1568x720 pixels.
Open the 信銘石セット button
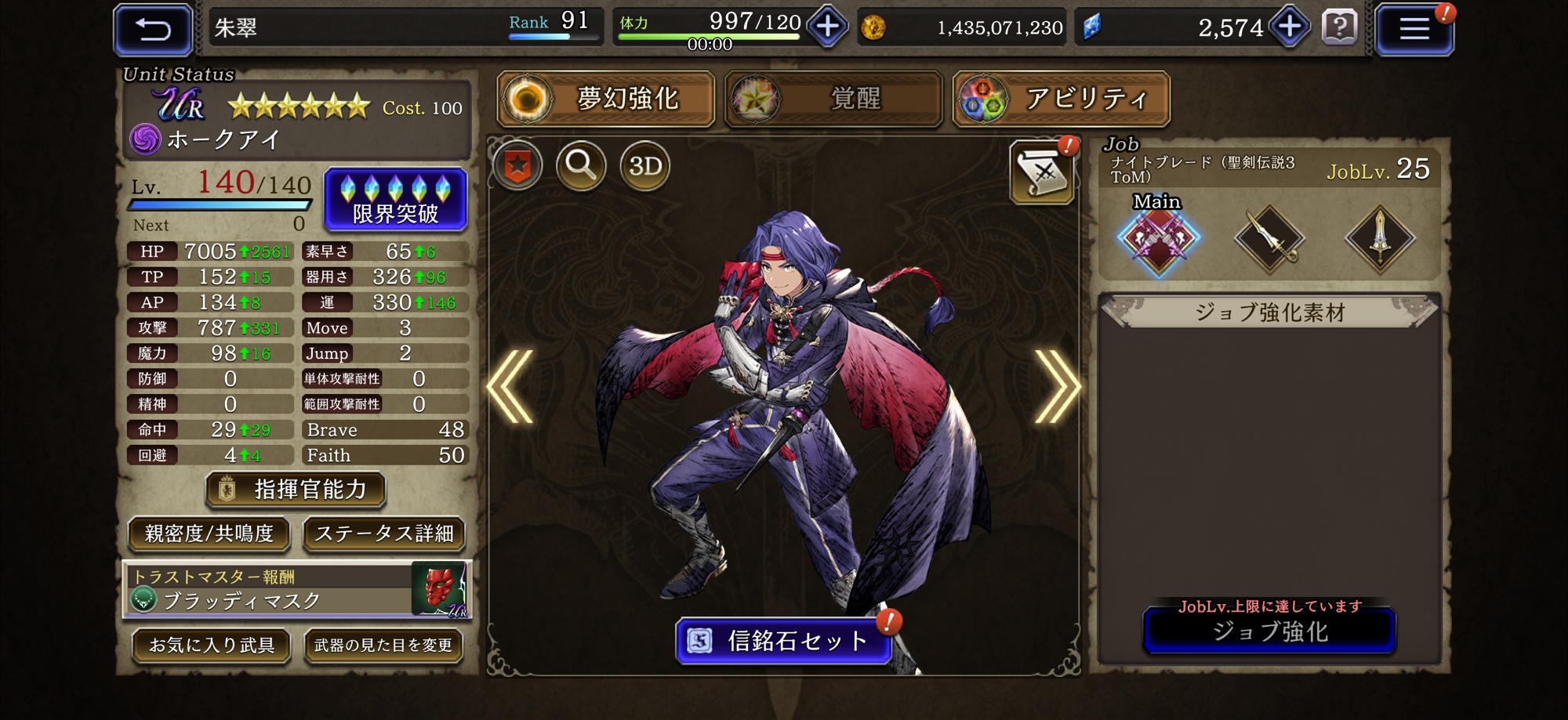[783, 641]
